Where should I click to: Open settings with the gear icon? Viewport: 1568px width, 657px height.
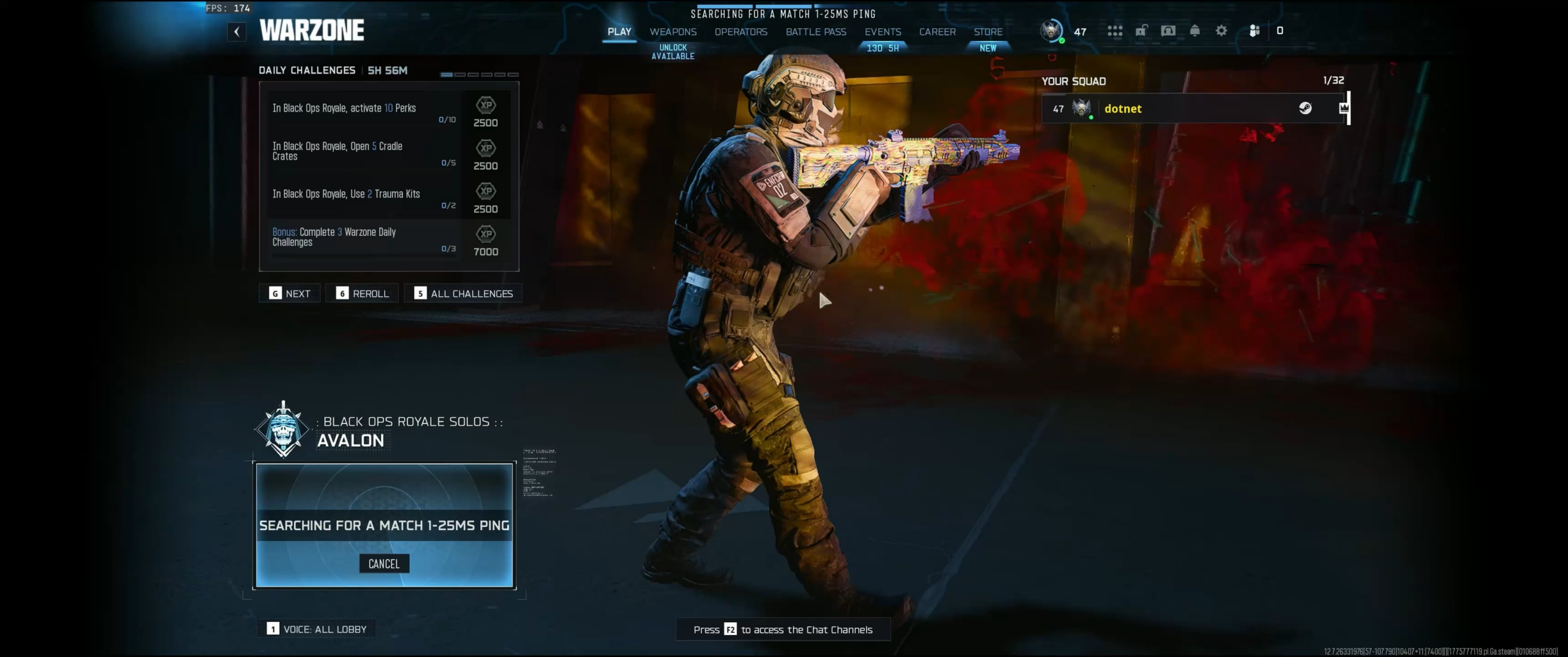[x=1221, y=31]
